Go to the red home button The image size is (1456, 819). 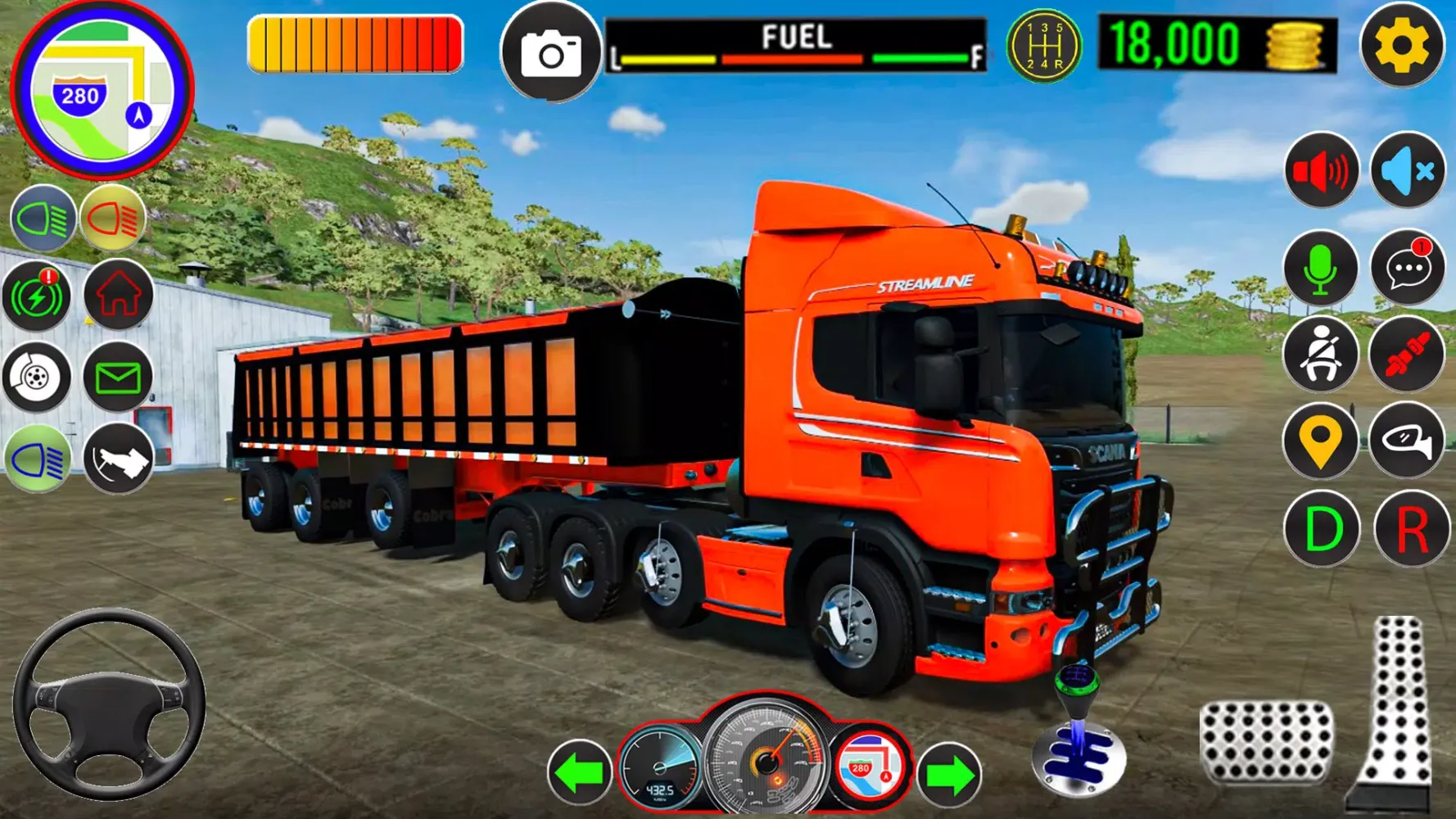(x=119, y=296)
